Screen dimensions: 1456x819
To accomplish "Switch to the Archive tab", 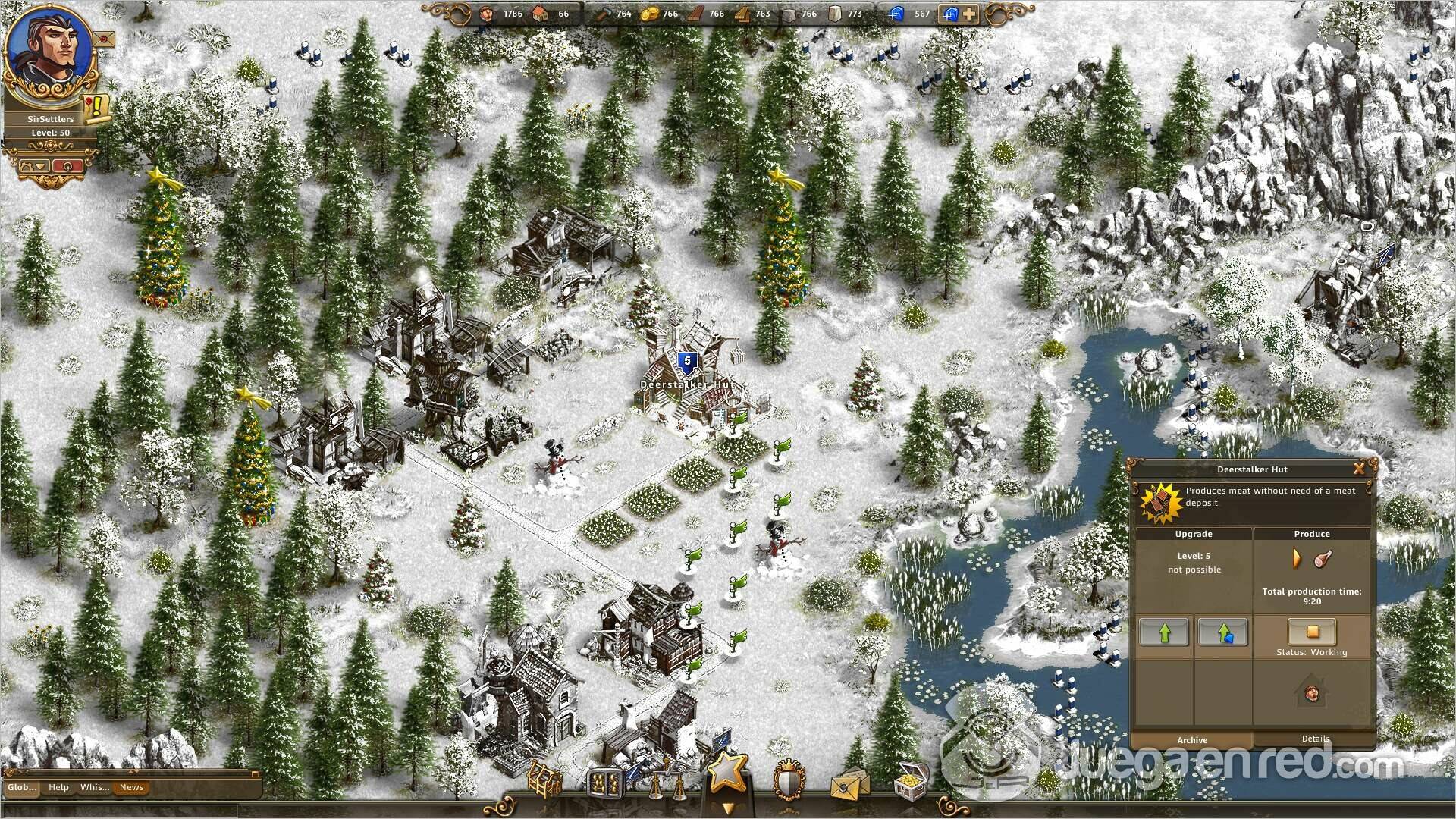I will tap(1192, 740).
